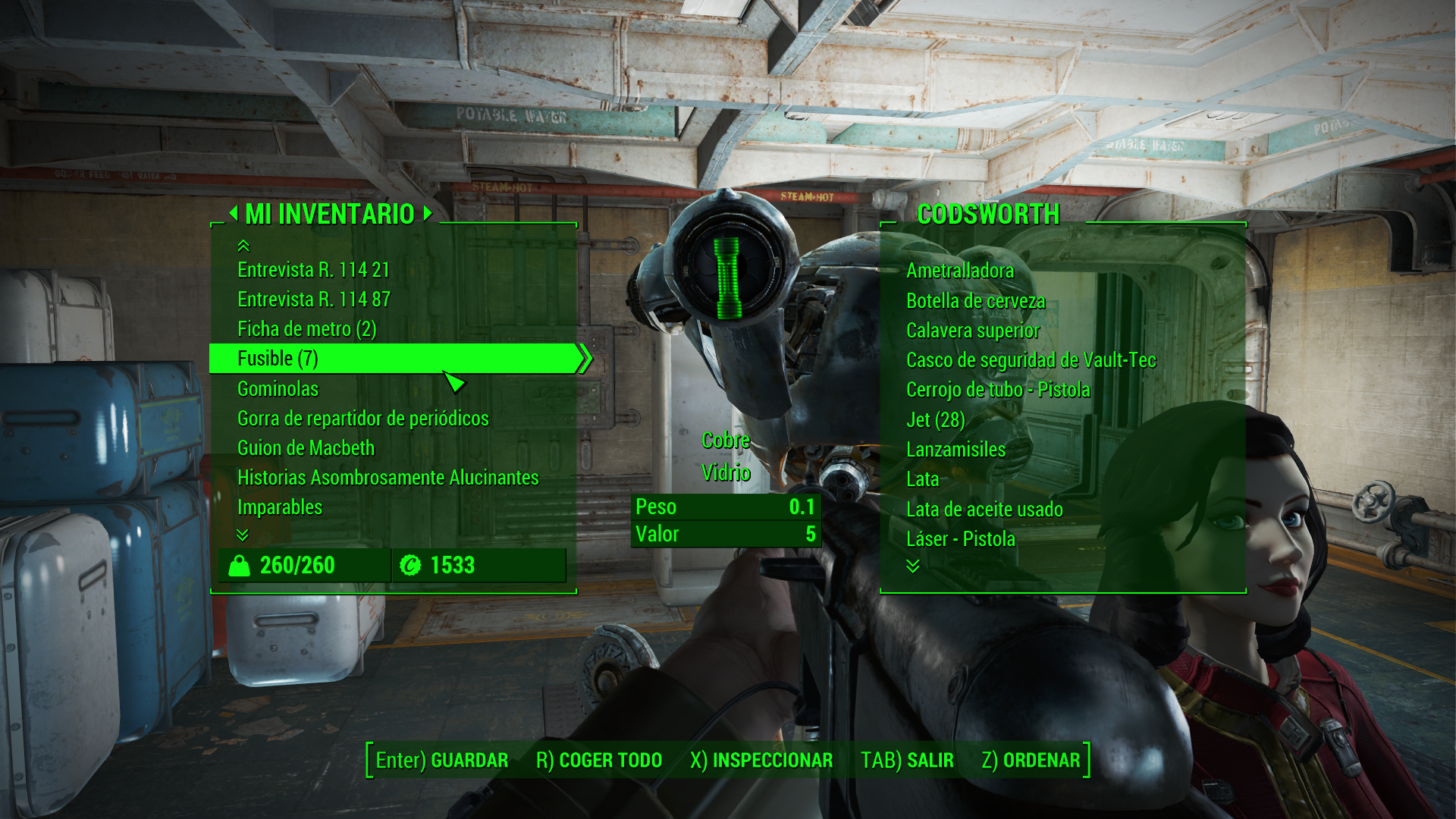Select Láser - Pistola entry
The width and height of the screenshot is (1456, 819).
[960, 539]
